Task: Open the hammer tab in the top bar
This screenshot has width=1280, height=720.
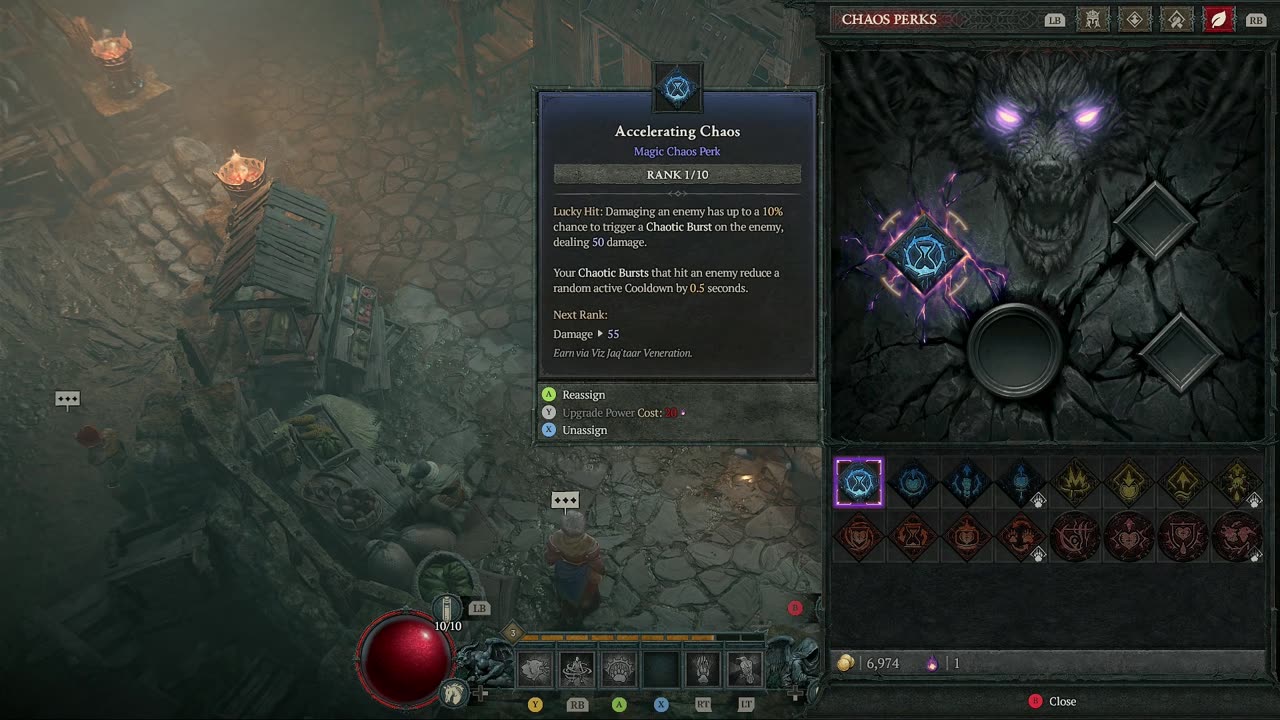Action: click(x=1177, y=19)
